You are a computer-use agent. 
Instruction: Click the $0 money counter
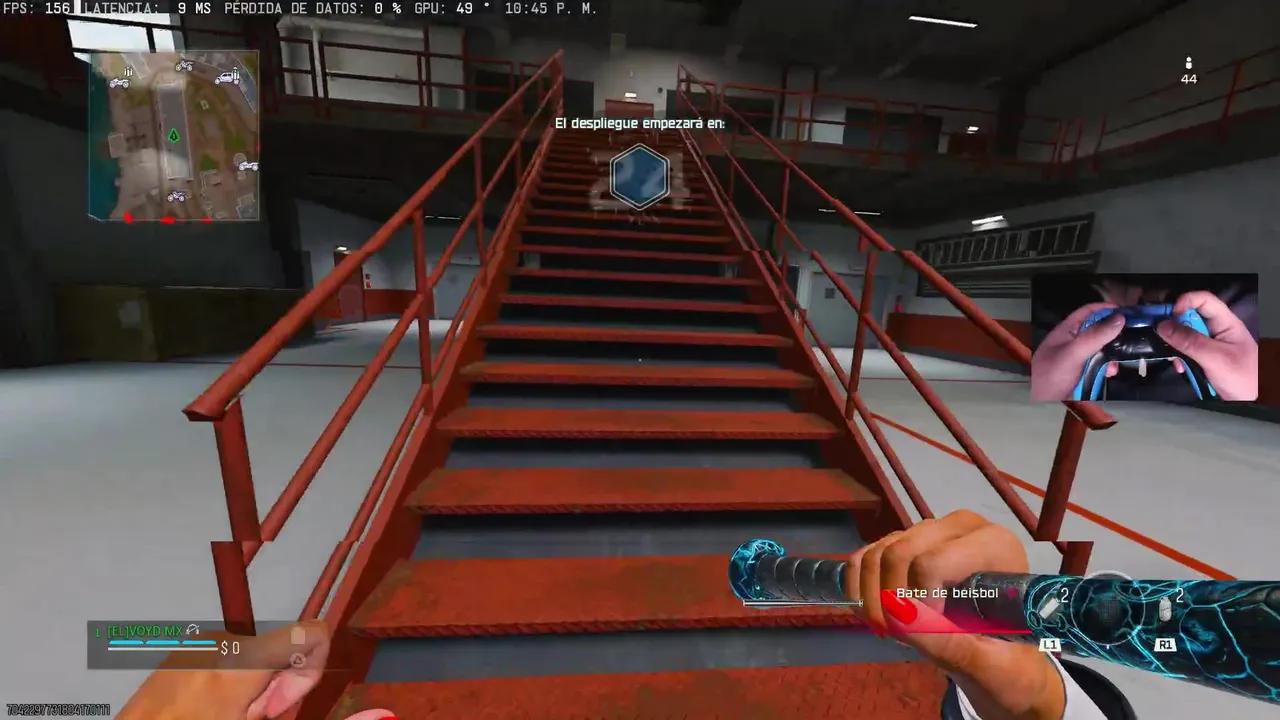[x=230, y=648]
